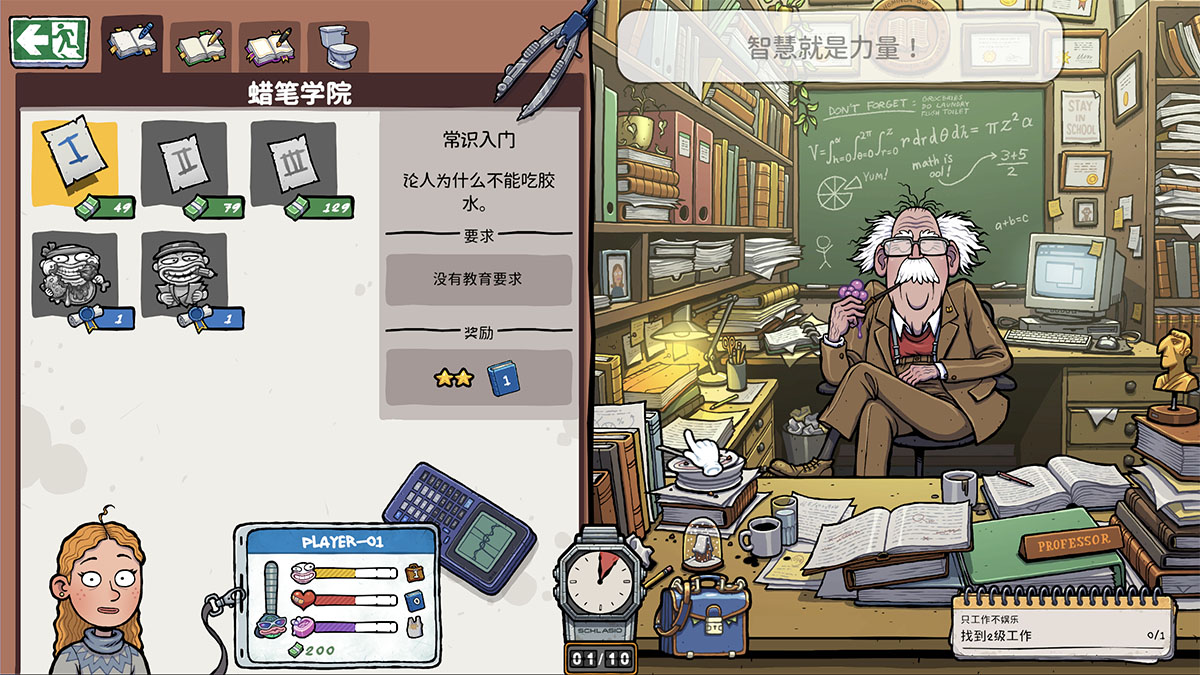Open the goal notepad about level 2 job
This screenshot has height=675, width=1200.
[1060, 627]
